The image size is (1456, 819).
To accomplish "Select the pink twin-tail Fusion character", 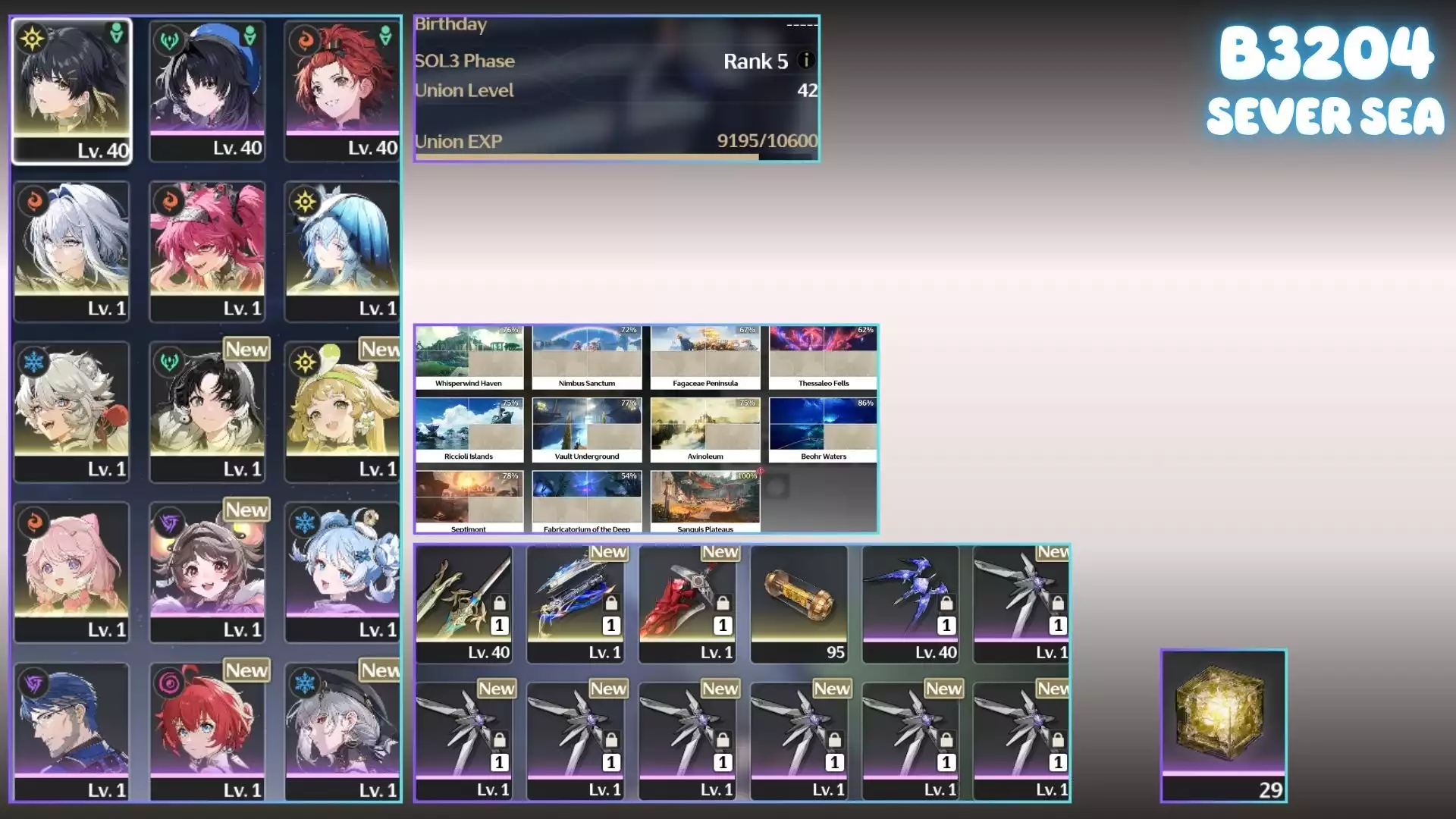I will click(207, 250).
